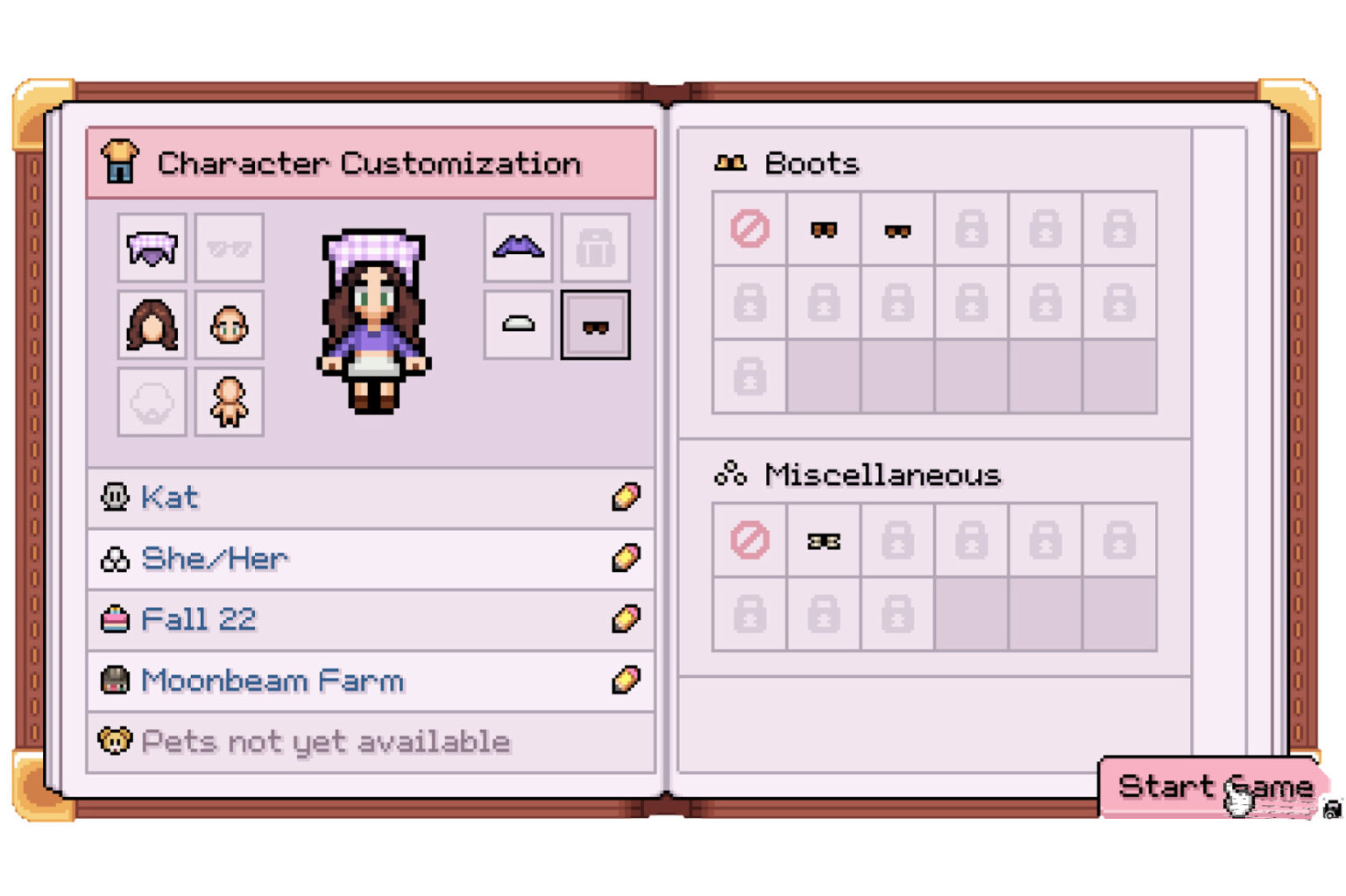Select the purple bow accessory
The image size is (1346, 896).
(517, 248)
